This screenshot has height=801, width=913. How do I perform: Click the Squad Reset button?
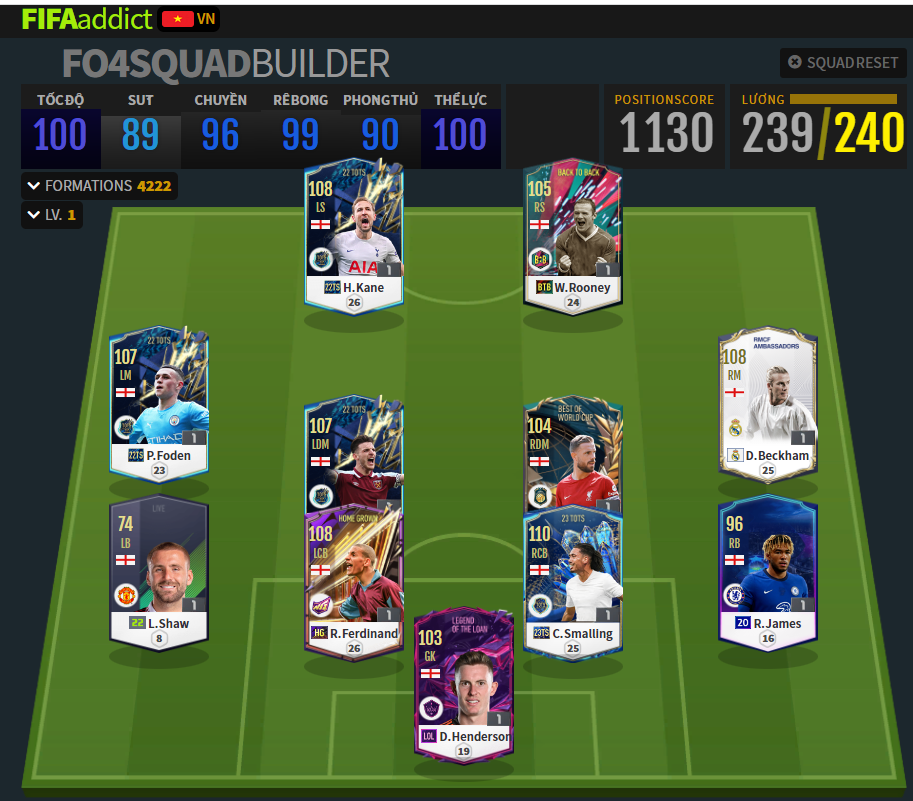(x=843, y=62)
